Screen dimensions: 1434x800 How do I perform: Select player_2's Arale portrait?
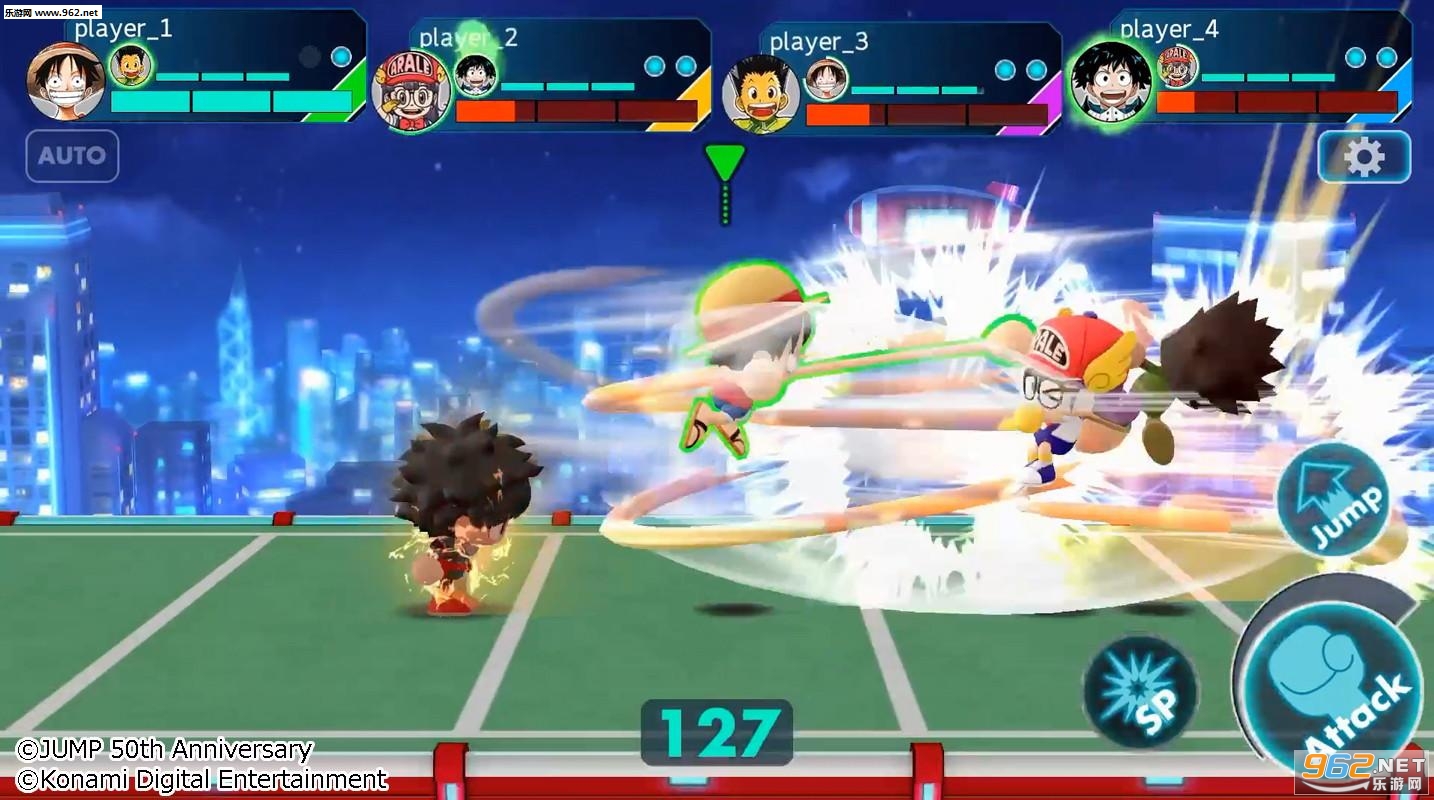pyautogui.click(x=411, y=92)
